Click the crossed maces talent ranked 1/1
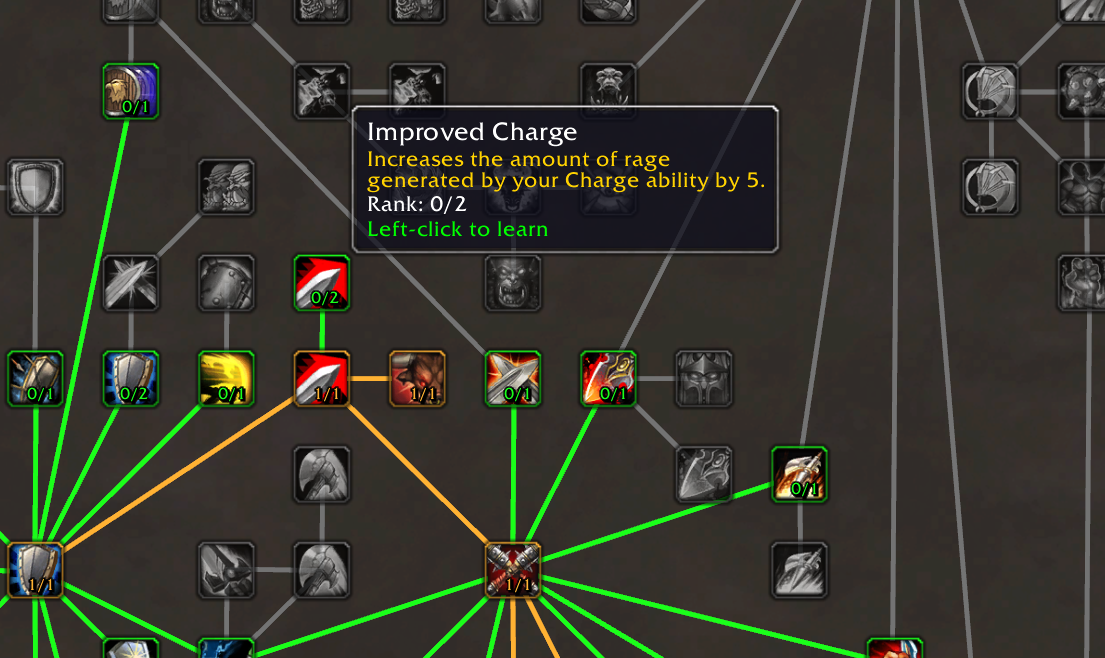Viewport: 1105px width, 658px height. tap(513, 570)
